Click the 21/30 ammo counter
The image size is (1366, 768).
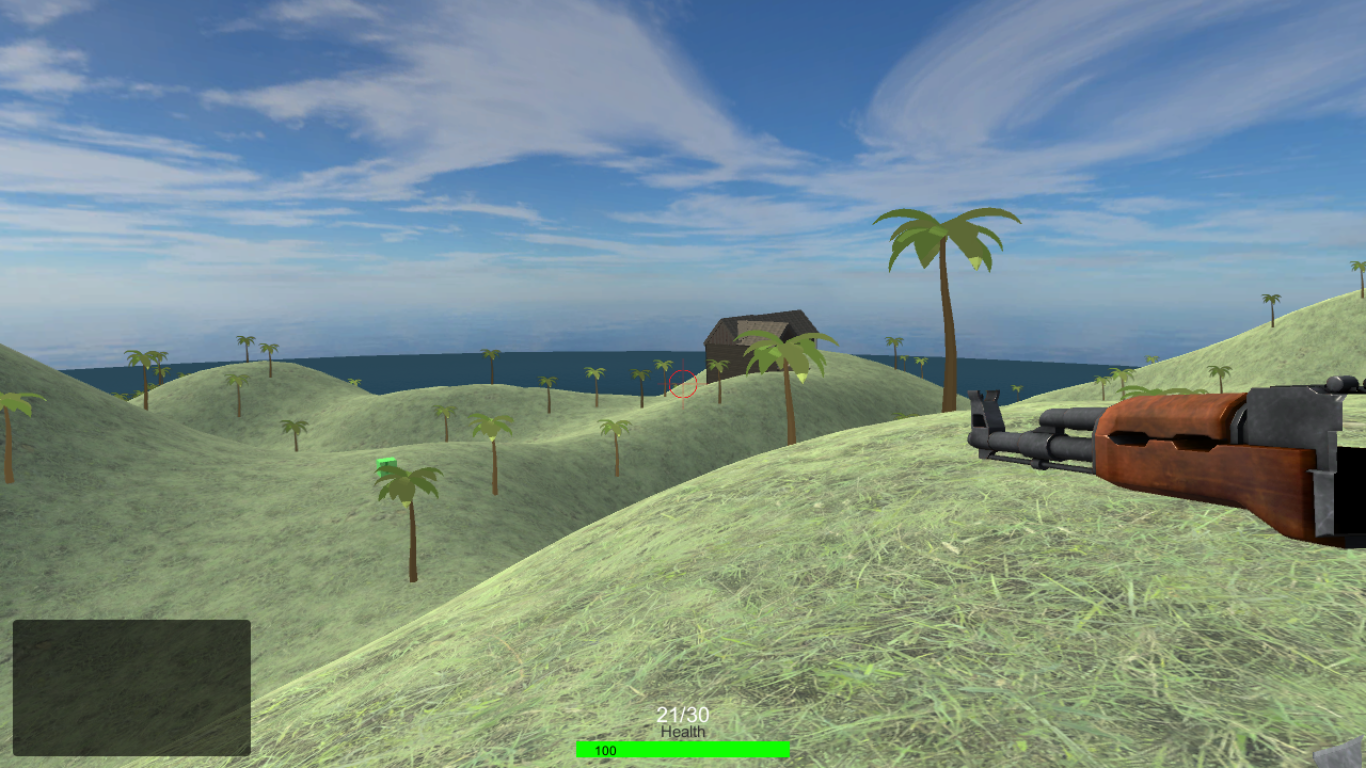pyautogui.click(x=681, y=715)
